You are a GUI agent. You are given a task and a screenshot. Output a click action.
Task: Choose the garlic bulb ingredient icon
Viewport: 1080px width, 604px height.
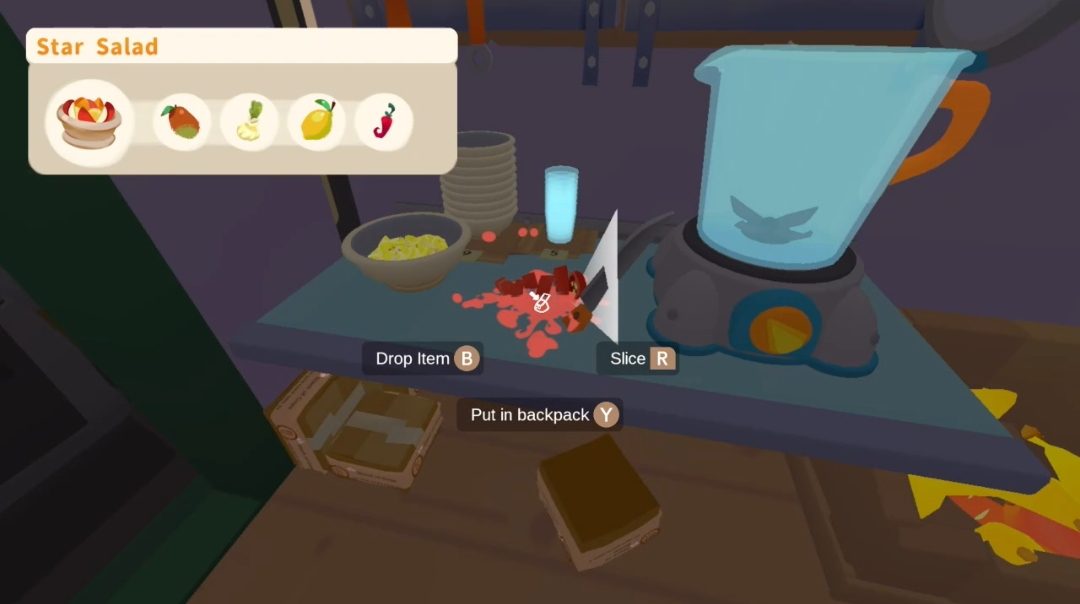pyautogui.click(x=248, y=122)
